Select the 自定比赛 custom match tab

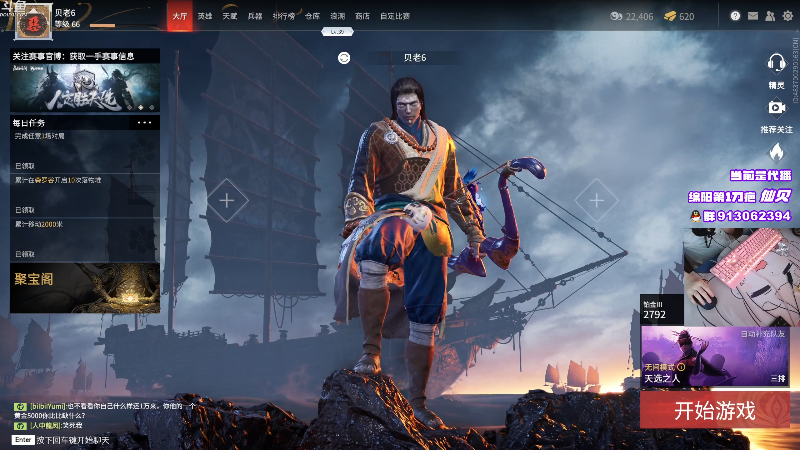(x=395, y=16)
